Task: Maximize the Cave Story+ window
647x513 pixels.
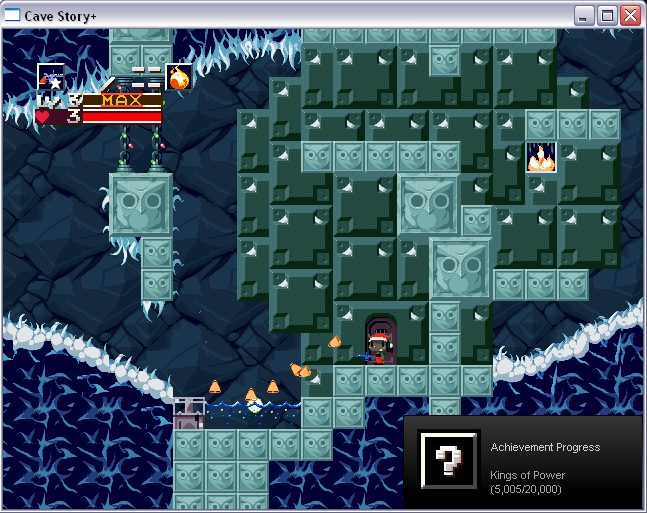Action: [x=607, y=15]
